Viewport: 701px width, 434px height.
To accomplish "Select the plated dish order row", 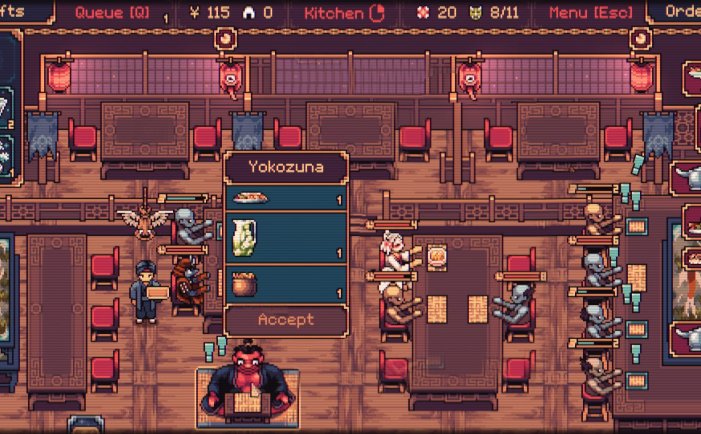I will pyautogui.click(x=286, y=197).
